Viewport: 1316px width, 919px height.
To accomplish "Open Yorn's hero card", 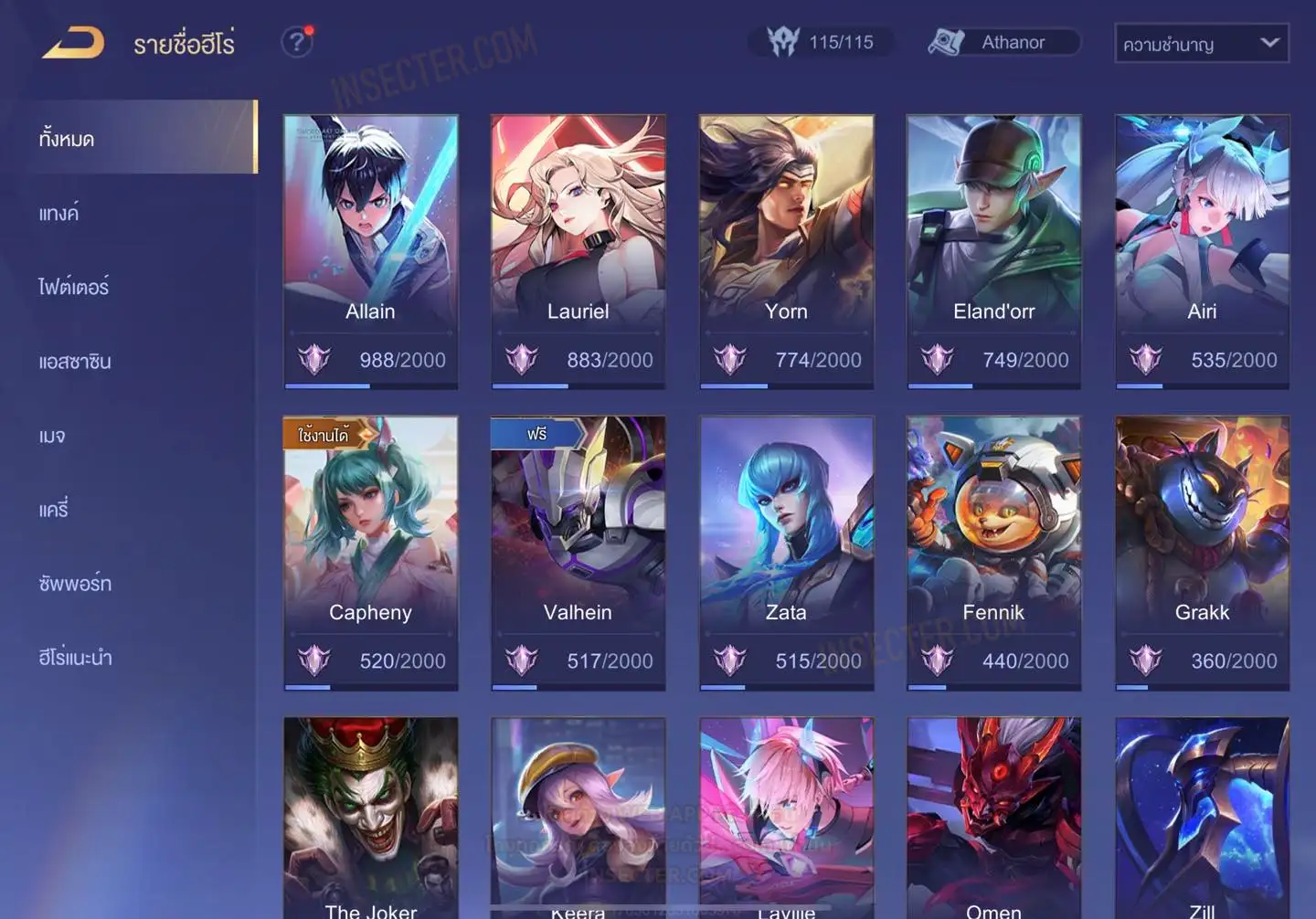I will [x=786, y=251].
